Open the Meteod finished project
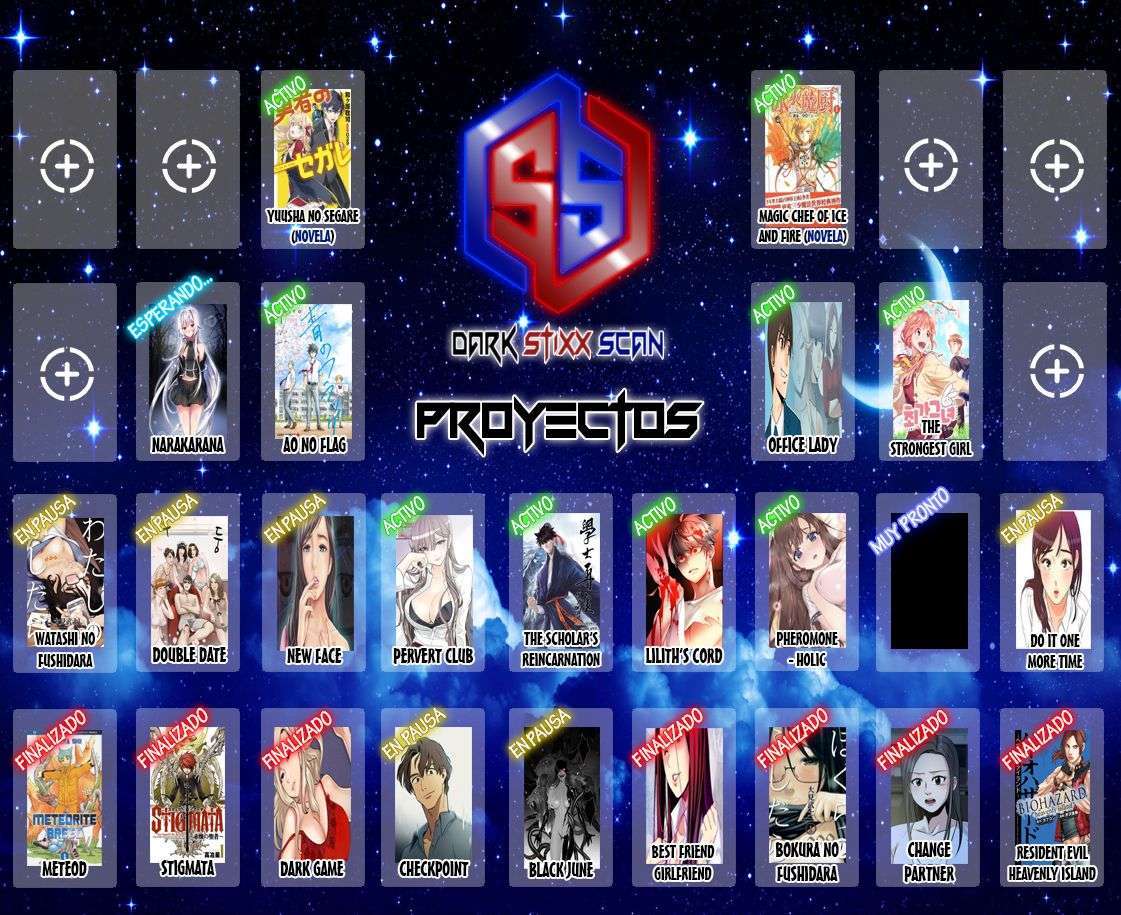1121x915 pixels. click(65, 797)
